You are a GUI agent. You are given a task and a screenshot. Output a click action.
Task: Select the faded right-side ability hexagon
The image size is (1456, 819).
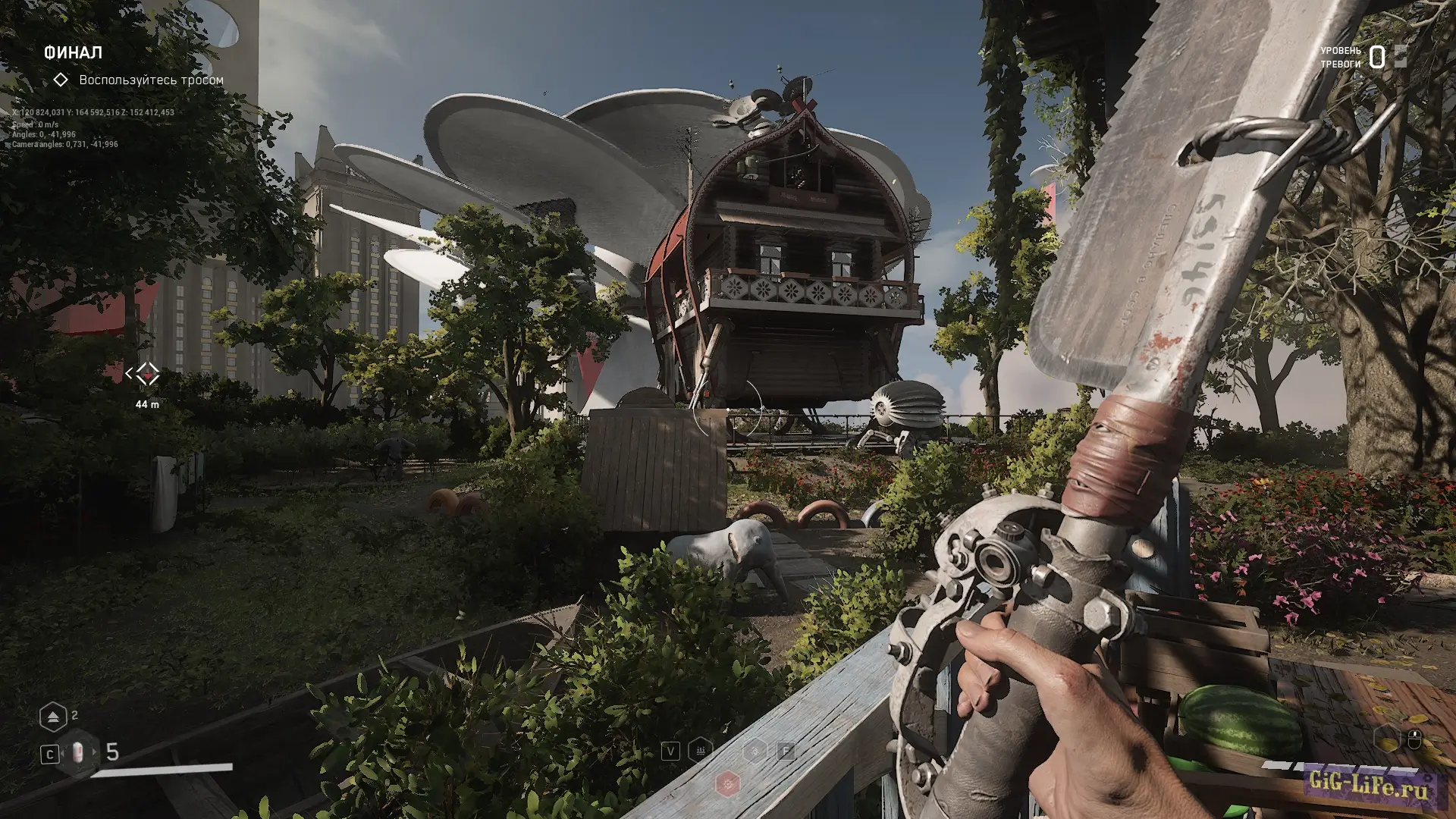pyautogui.click(x=755, y=751)
